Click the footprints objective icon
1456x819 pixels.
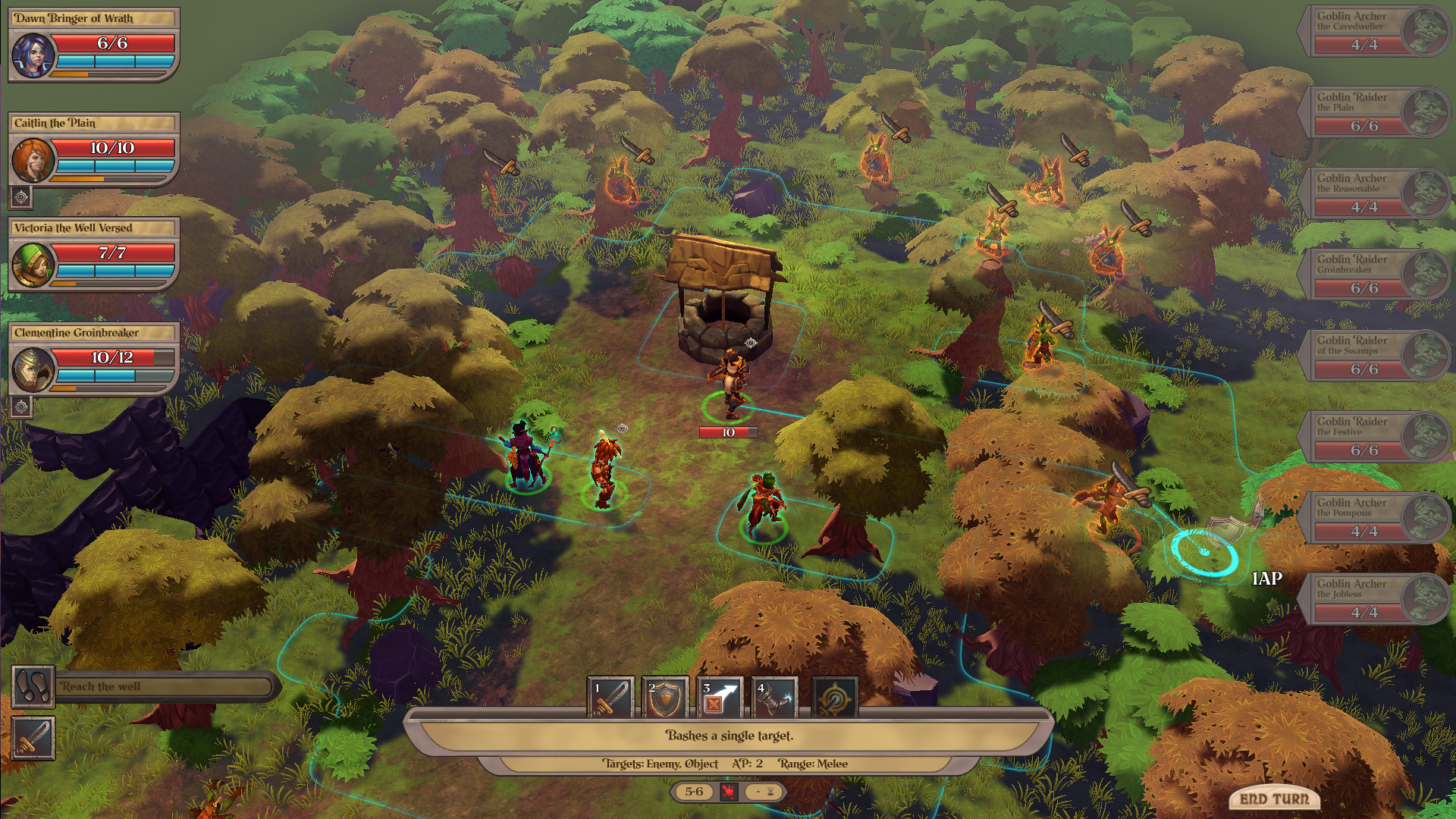(33, 687)
